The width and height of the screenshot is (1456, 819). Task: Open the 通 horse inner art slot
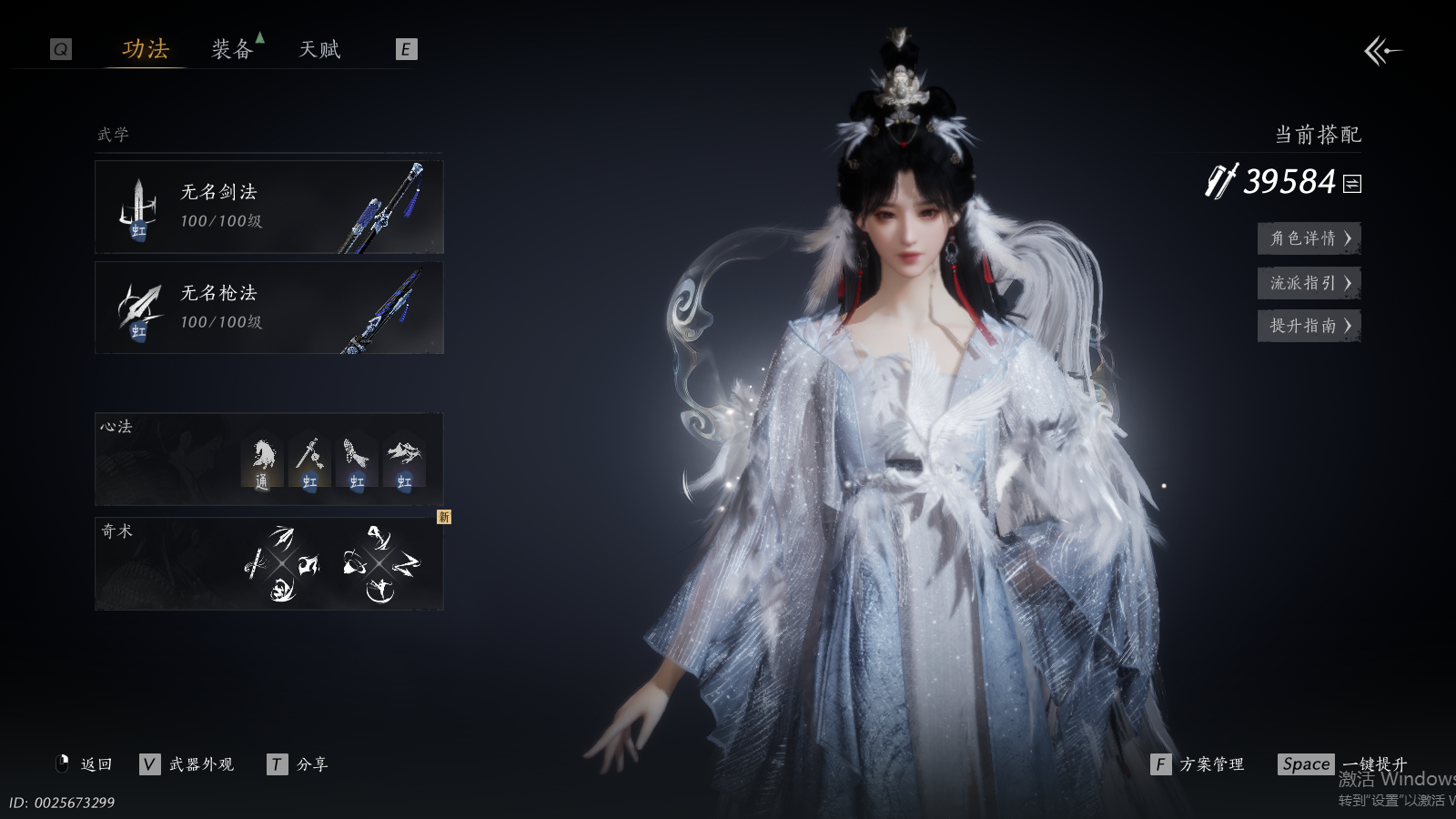coord(262,463)
